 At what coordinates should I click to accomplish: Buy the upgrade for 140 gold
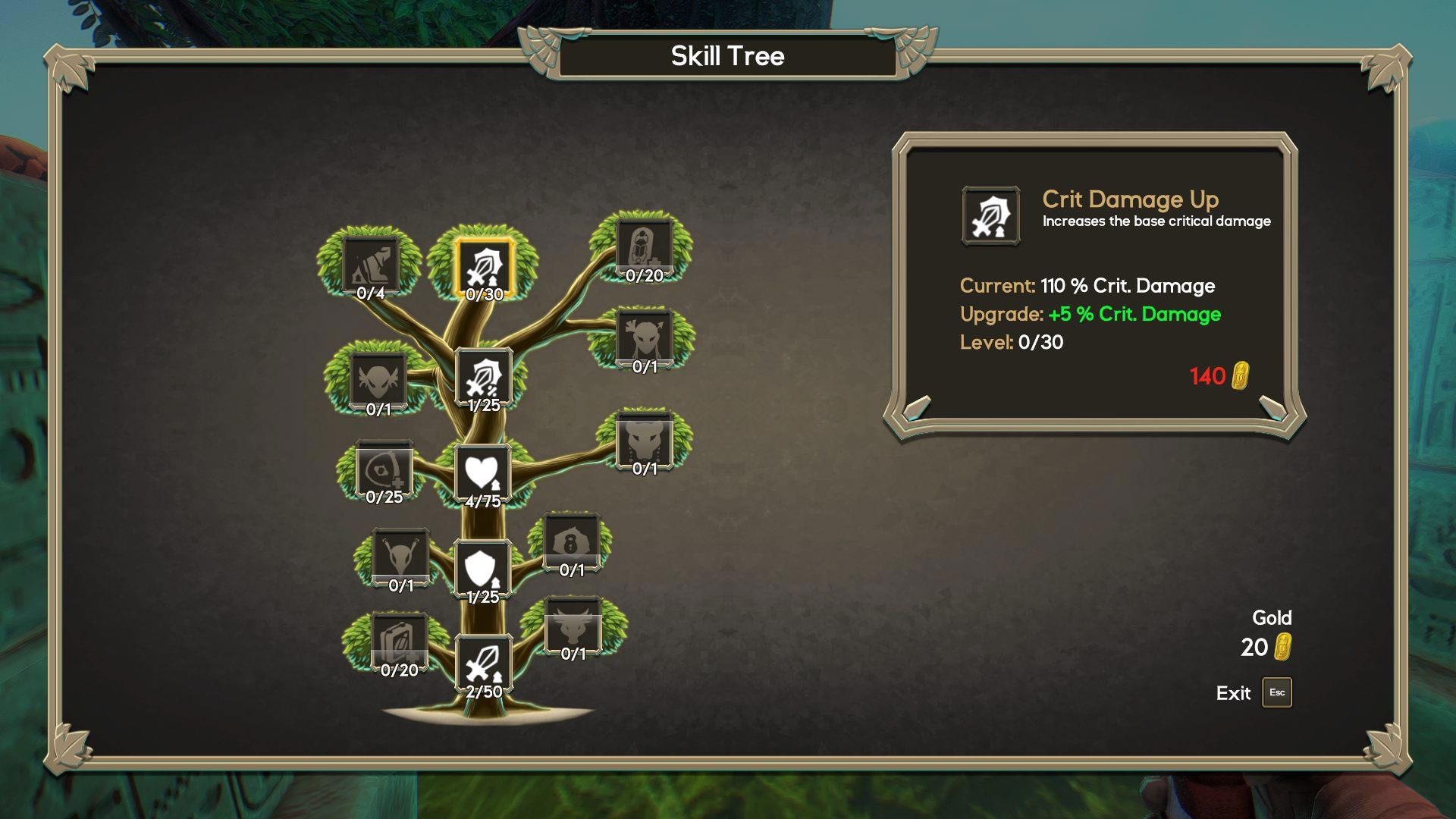tap(1218, 376)
